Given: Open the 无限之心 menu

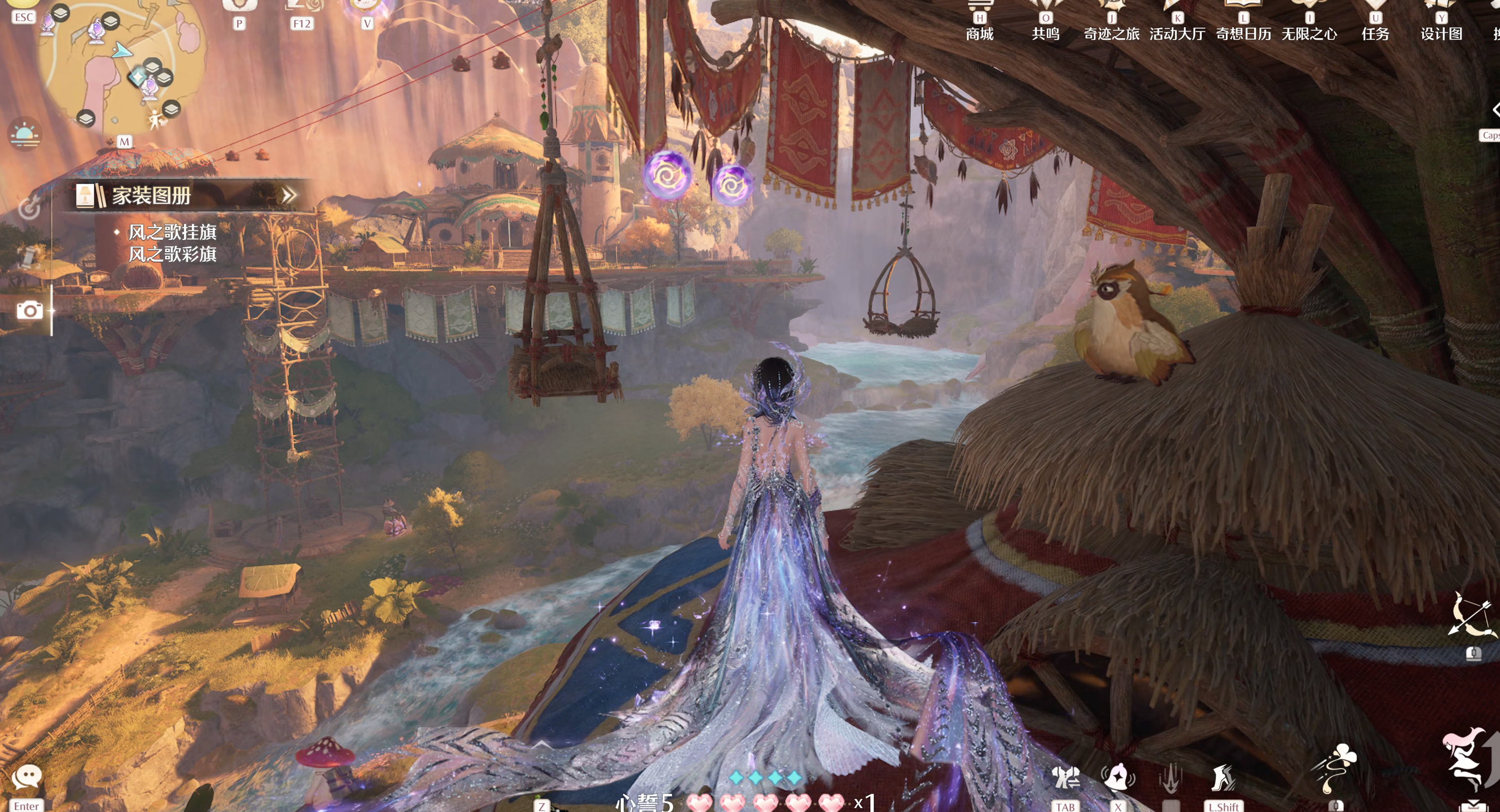Looking at the screenshot, I should (1309, 23).
